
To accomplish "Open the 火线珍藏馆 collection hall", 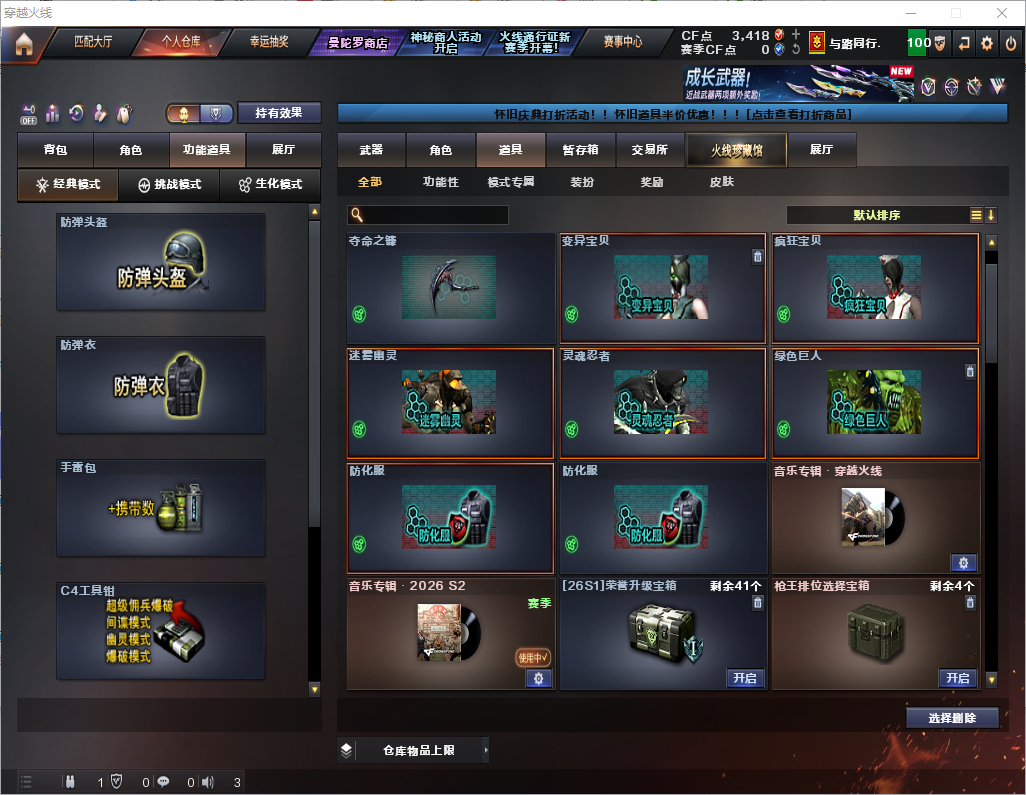I will pyautogui.click(x=736, y=150).
